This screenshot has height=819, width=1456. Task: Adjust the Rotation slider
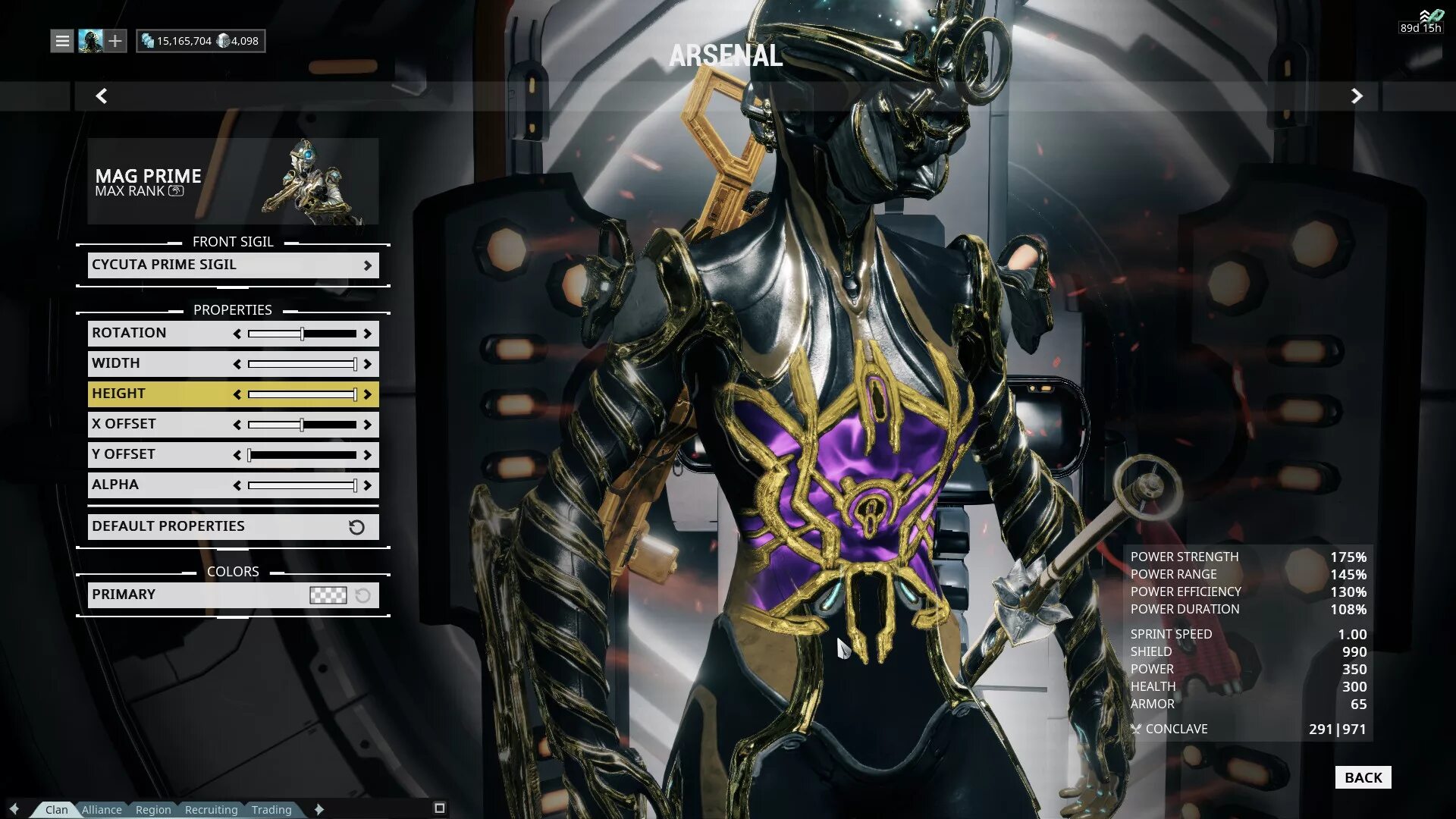pos(302,334)
